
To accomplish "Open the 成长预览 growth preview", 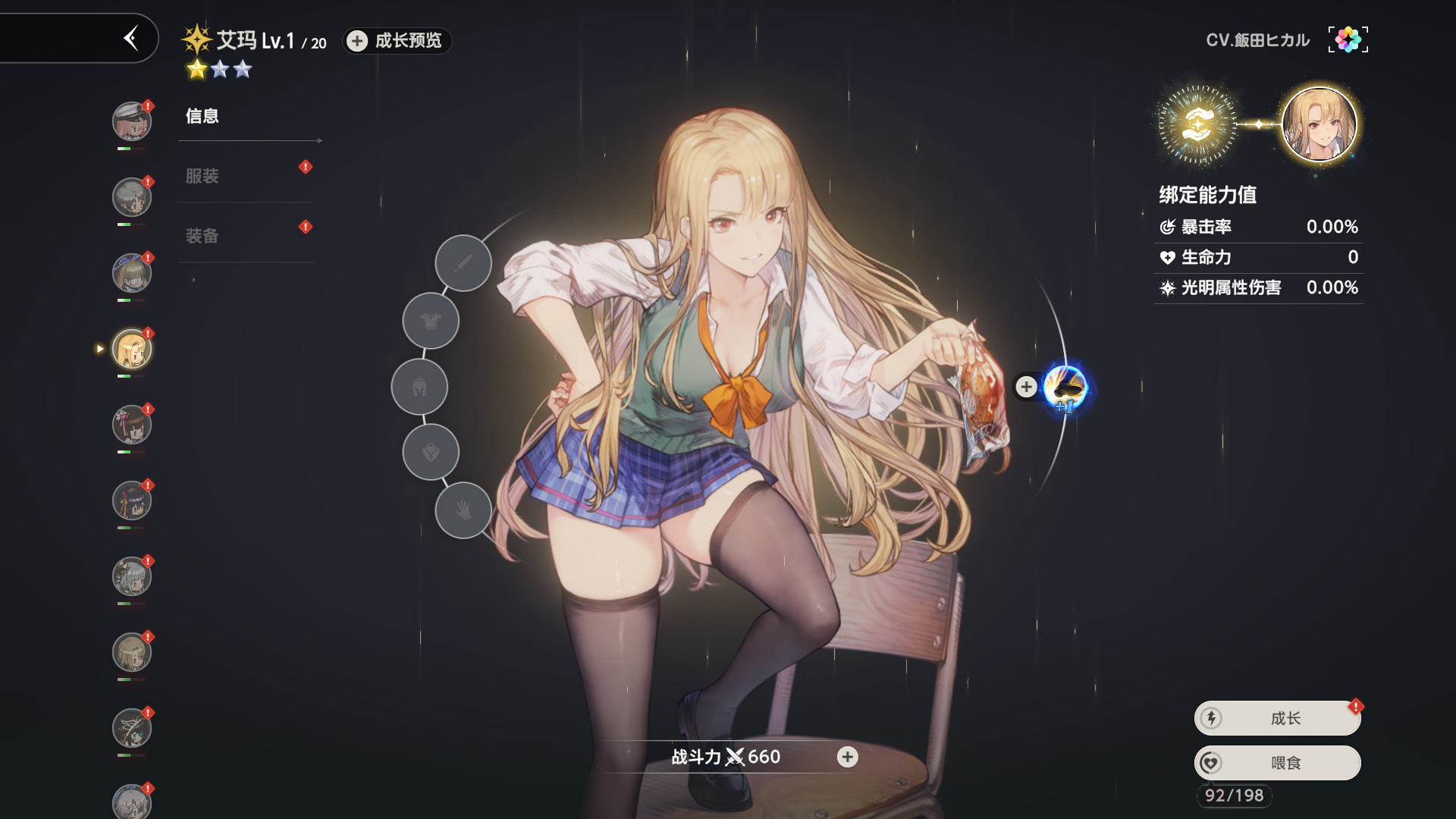I will pos(397,41).
